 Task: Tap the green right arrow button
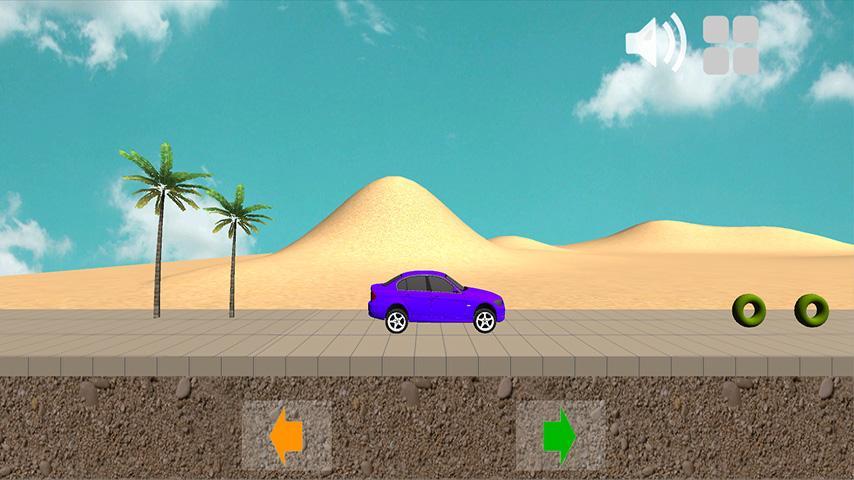pos(560,436)
